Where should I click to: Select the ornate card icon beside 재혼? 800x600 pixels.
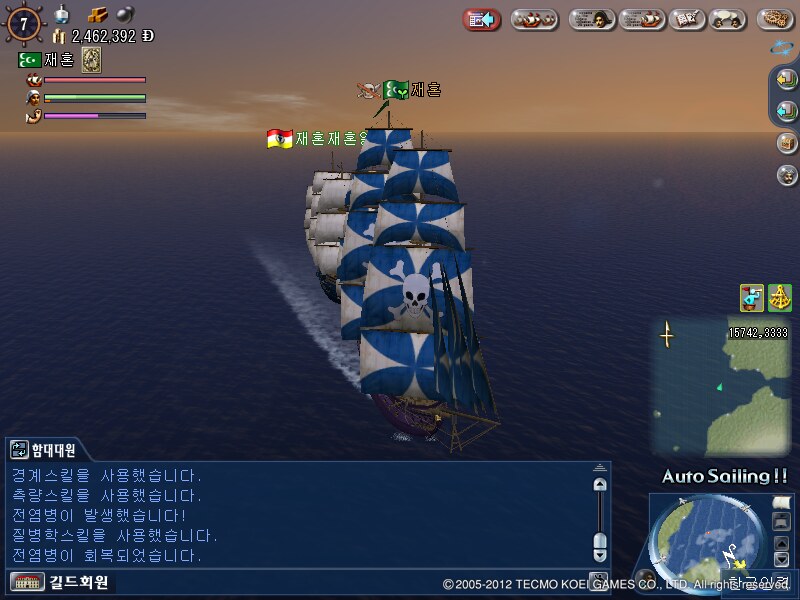91,60
